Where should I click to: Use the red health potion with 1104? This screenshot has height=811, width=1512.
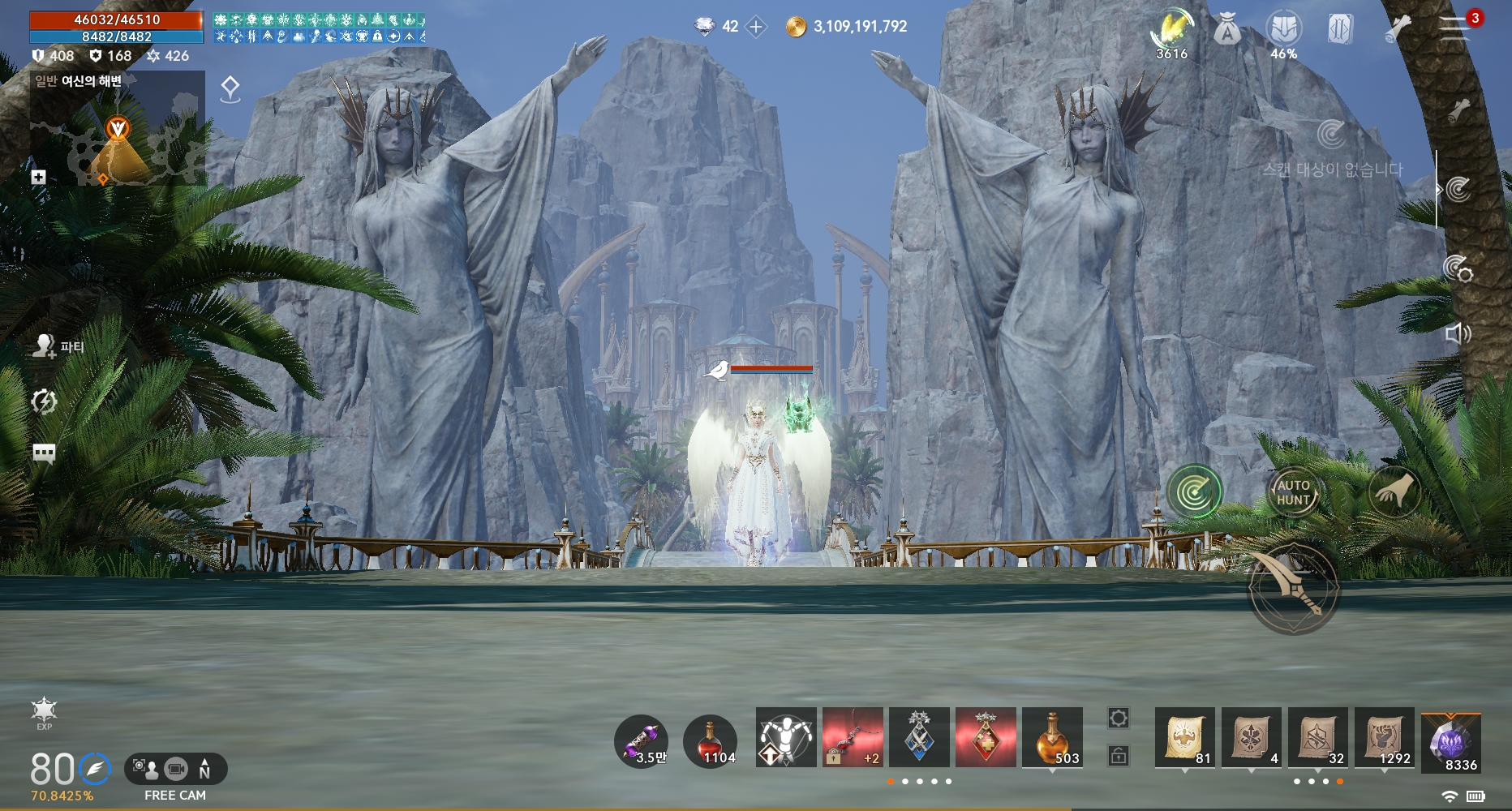click(x=711, y=741)
